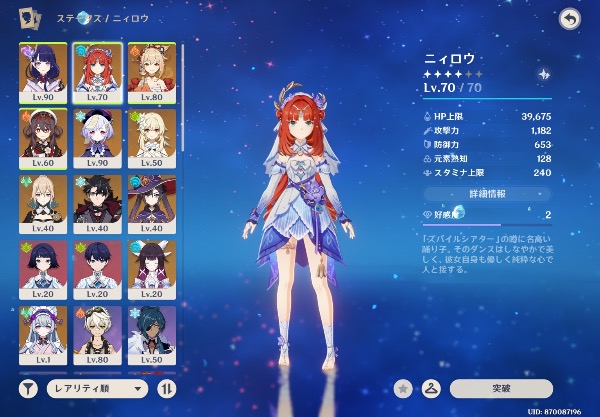The image size is (600, 417).
Task: Select the Wriothesley Lv.40 portrait
Action: point(96,199)
